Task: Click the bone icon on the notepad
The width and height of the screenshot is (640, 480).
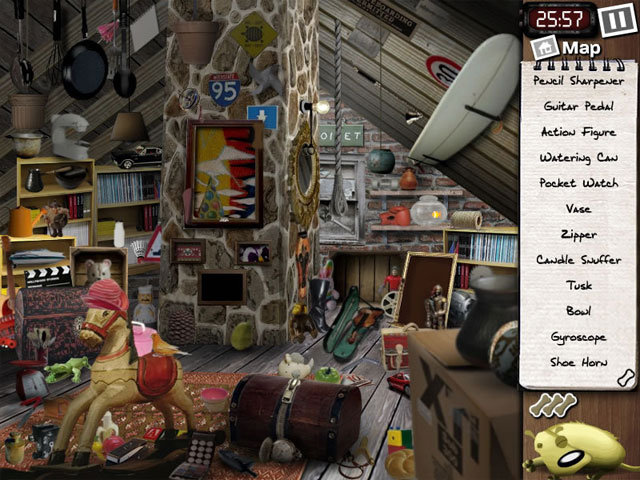Action: tap(627, 376)
